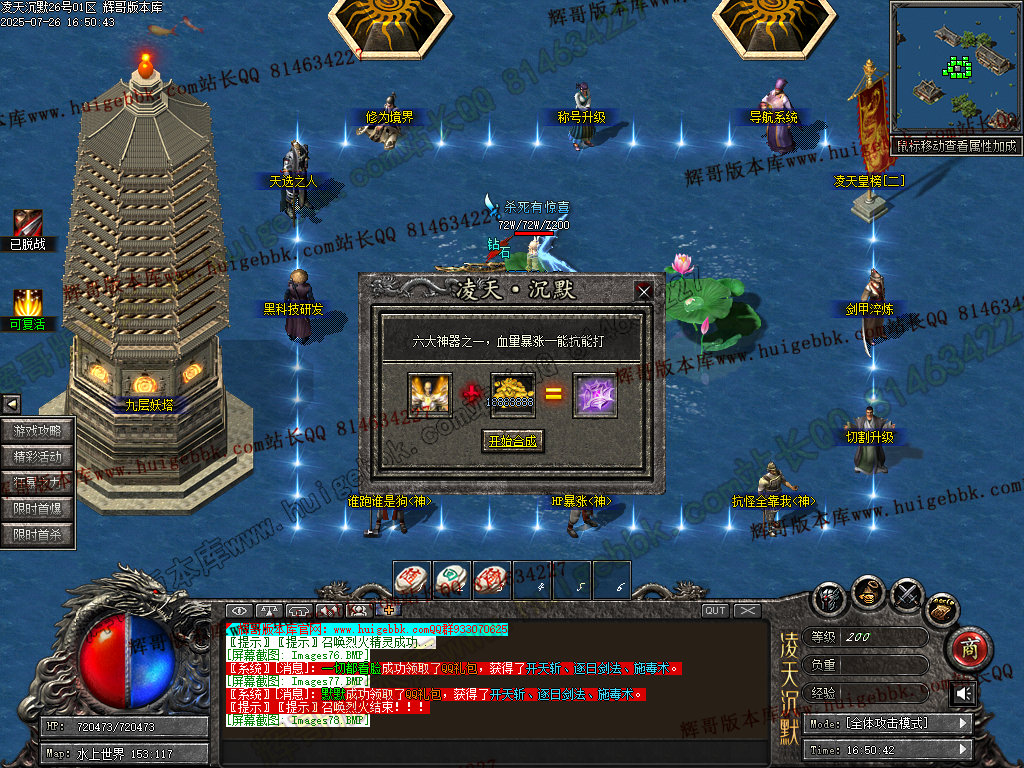Toggle the sound speaker button
Image resolution: width=1024 pixels, height=768 pixels.
964,693
